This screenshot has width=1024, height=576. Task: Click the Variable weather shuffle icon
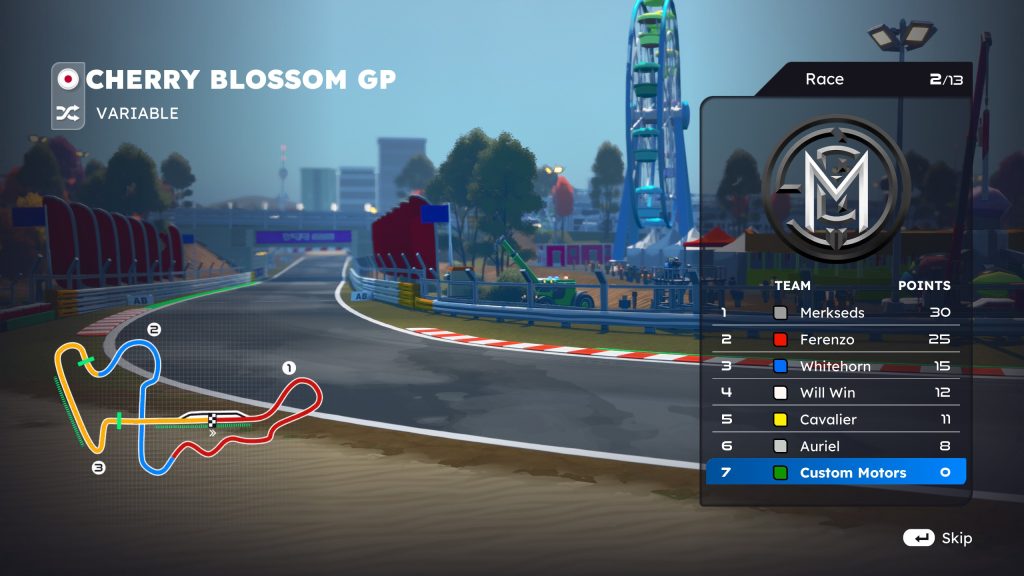click(68, 114)
